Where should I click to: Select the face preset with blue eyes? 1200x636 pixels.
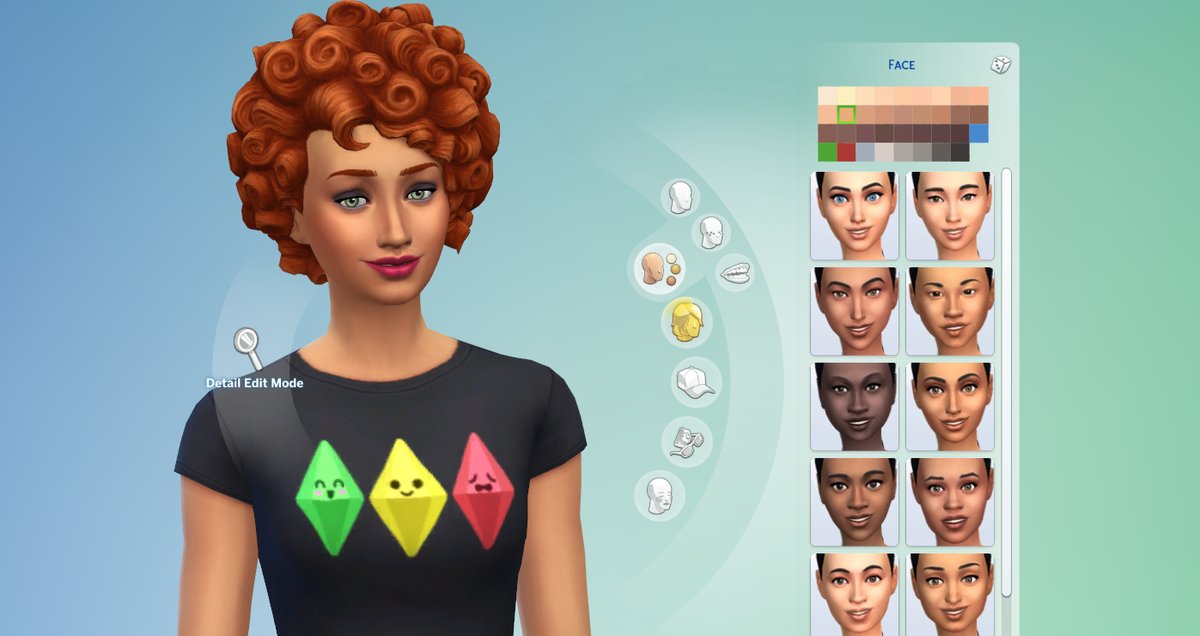[851, 215]
